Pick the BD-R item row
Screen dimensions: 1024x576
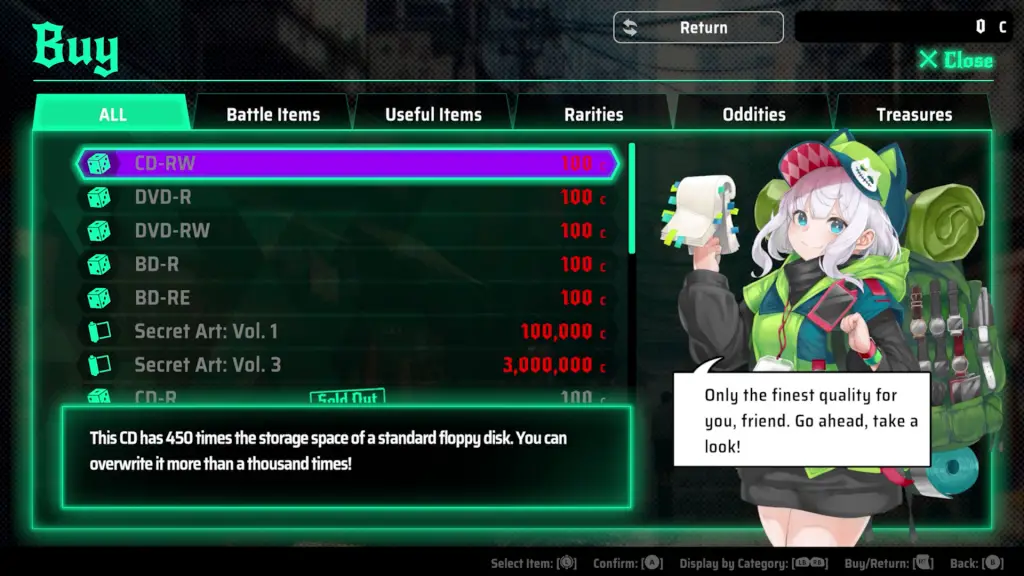click(x=347, y=264)
